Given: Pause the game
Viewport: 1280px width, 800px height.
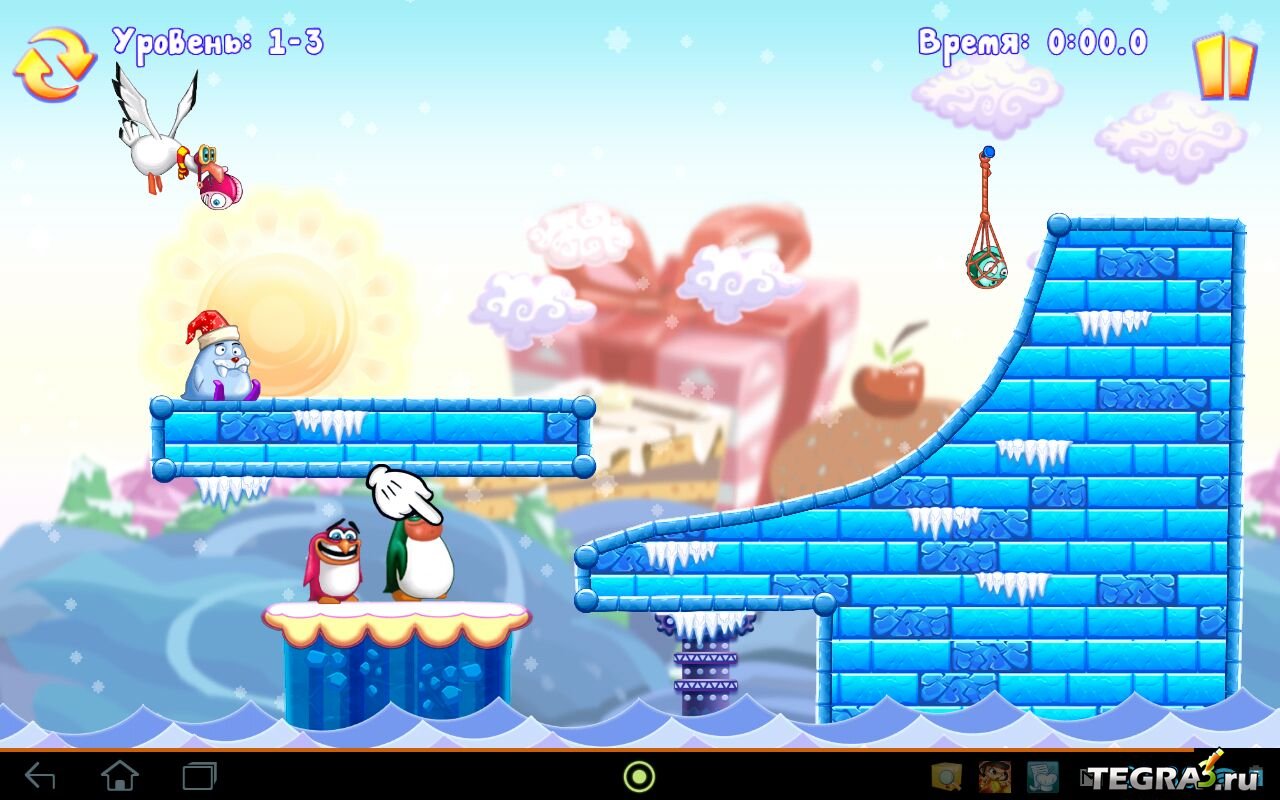Looking at the screenshot, I should coord(1224,67).
